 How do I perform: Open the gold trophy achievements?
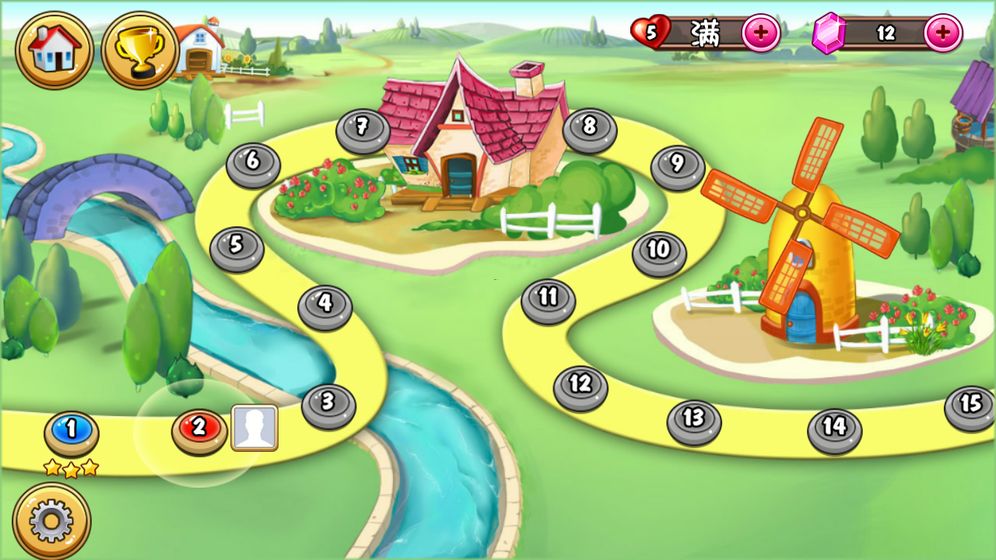tap(140, 50)
